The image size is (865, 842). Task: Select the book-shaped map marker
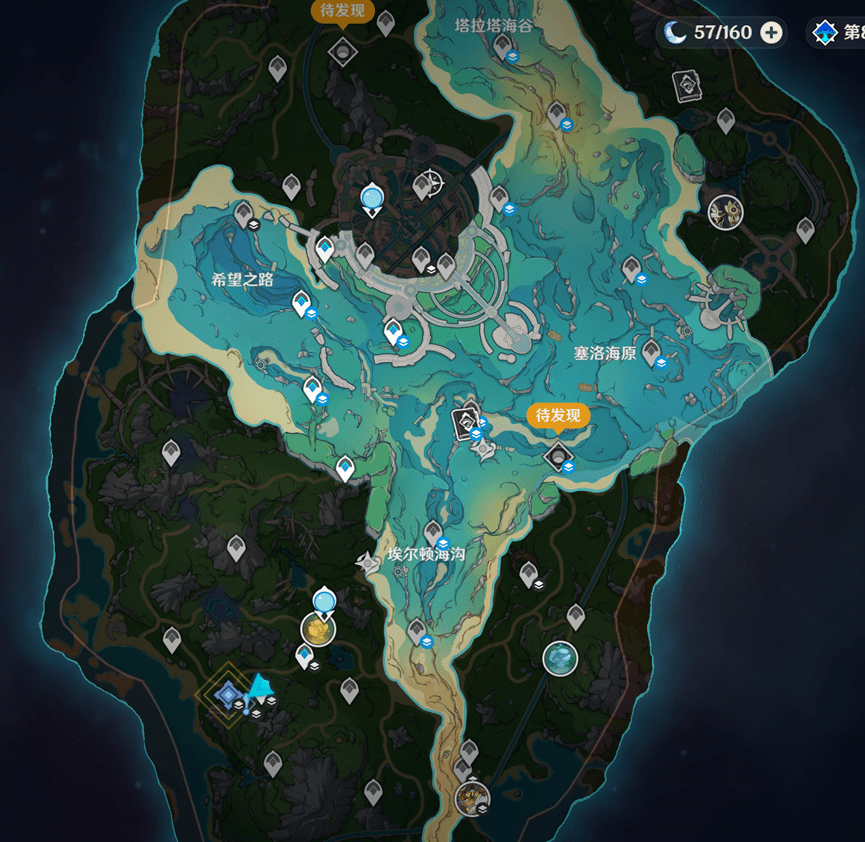click(x=688, y=86)
